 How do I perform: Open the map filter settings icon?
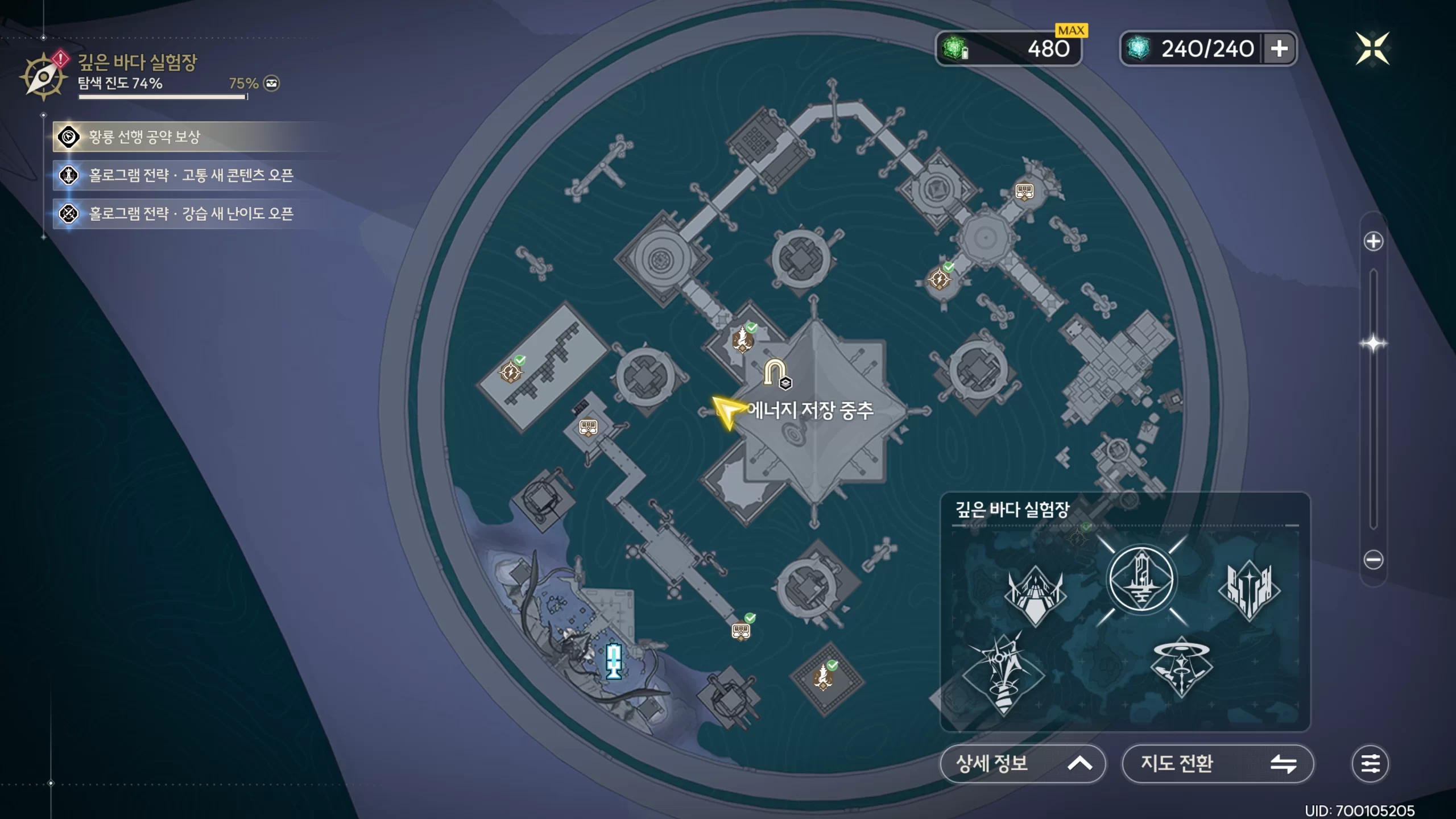1370,763
